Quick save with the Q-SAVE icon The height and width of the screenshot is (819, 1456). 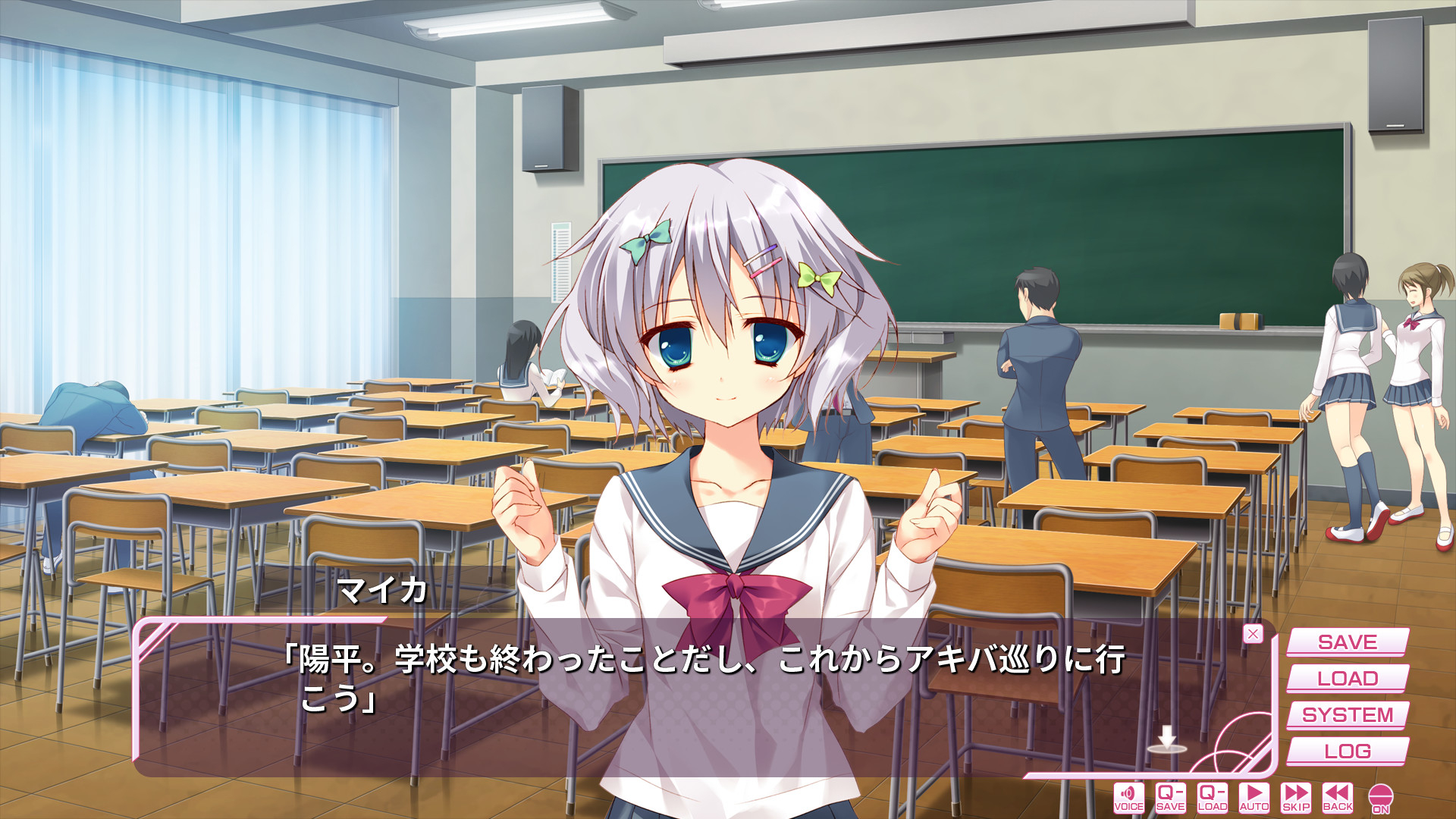(1170, 798)
